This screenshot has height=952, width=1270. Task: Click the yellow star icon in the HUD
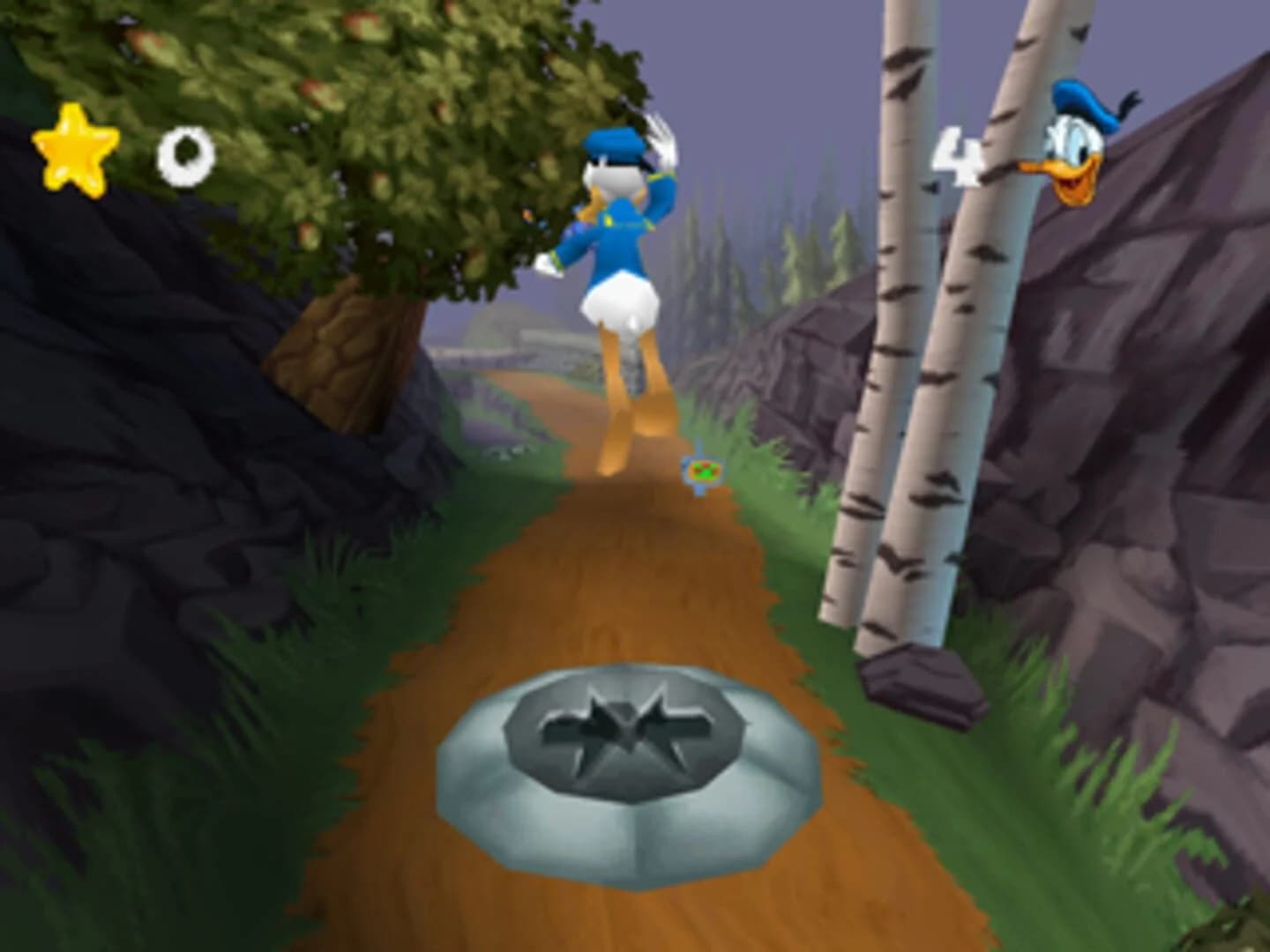pos(78,152)
